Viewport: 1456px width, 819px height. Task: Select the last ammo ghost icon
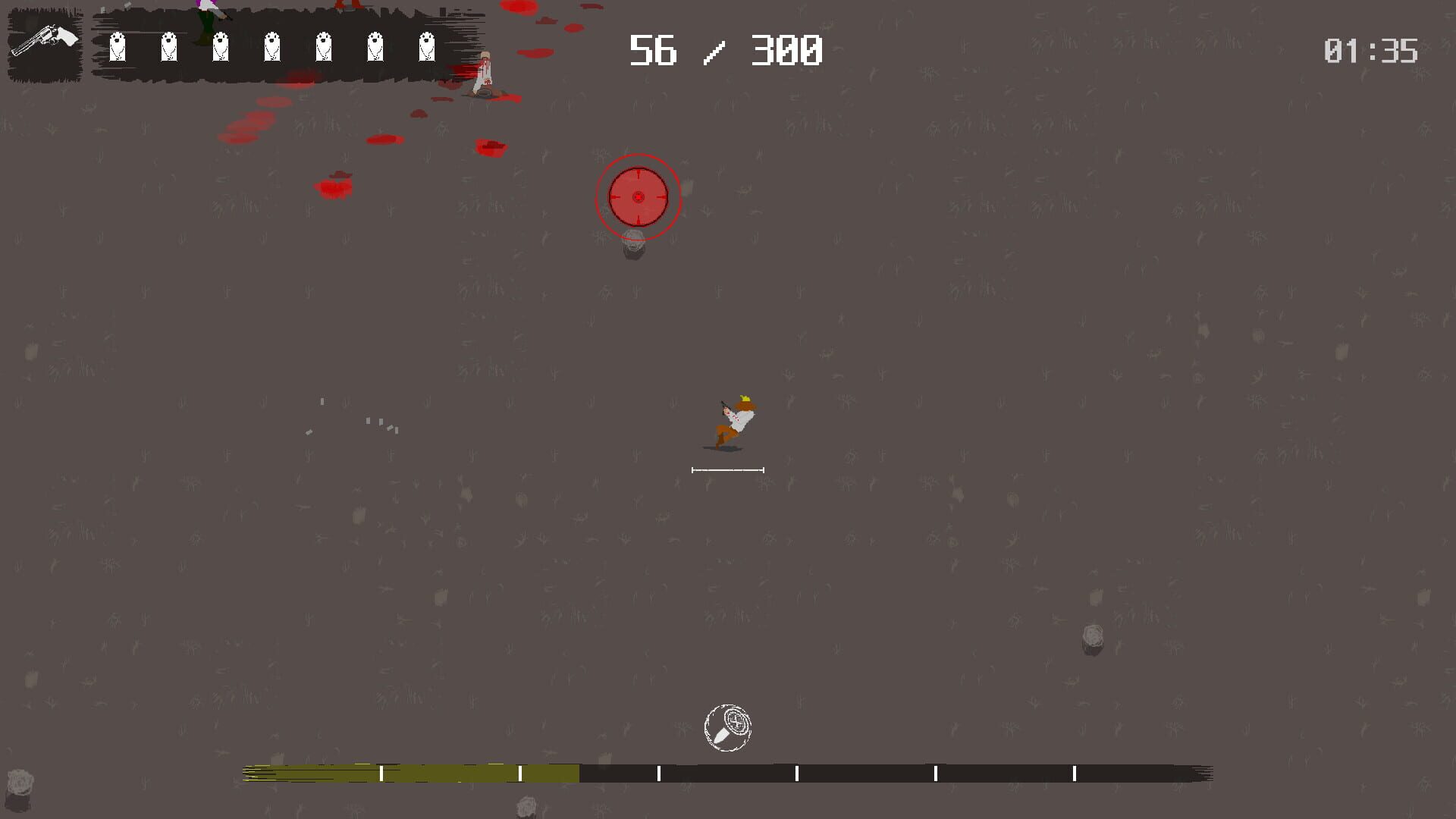click(x=426, y=47)
